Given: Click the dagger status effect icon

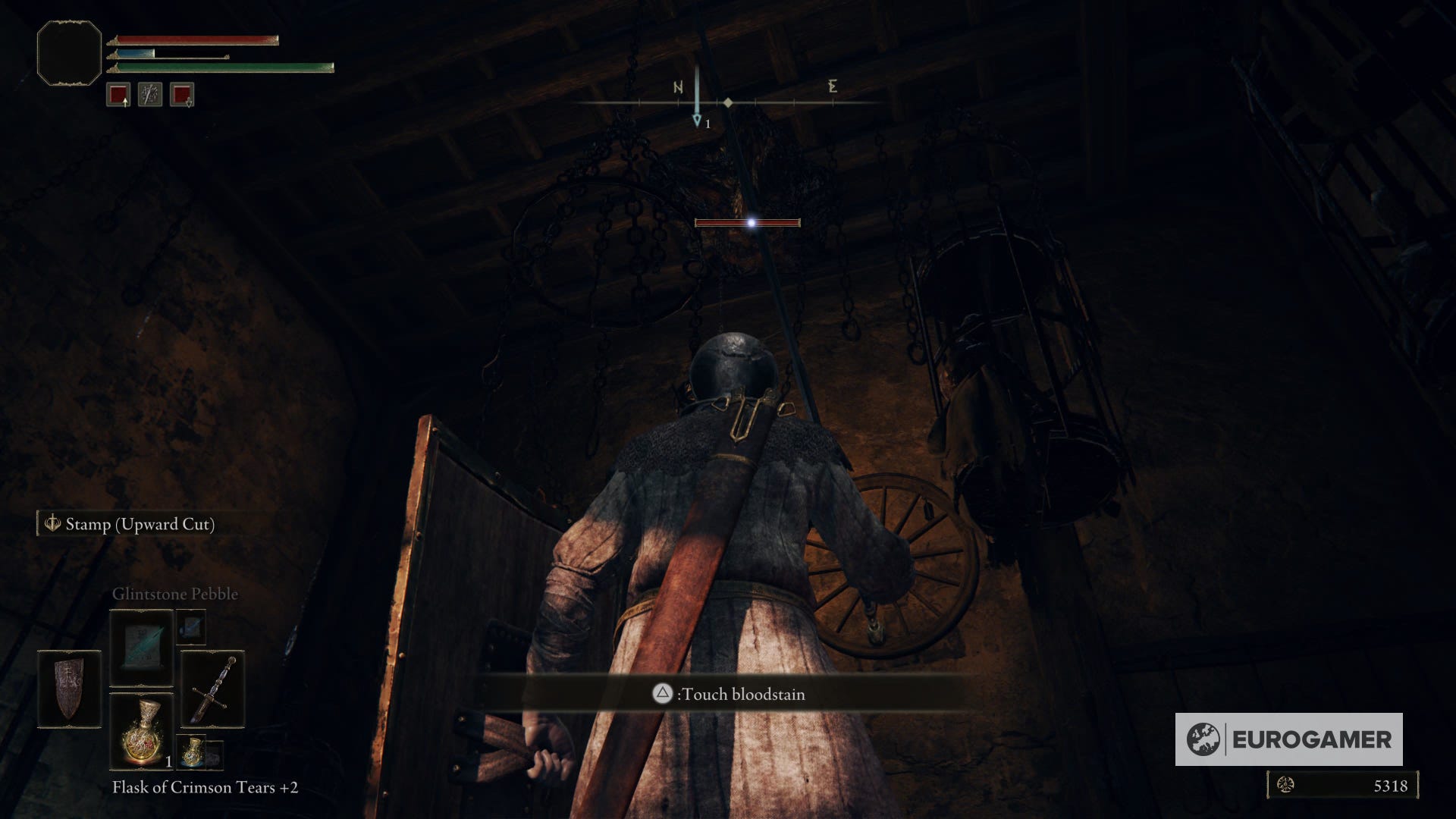Looking at the screenshot, I should click(x=149, y=95).
